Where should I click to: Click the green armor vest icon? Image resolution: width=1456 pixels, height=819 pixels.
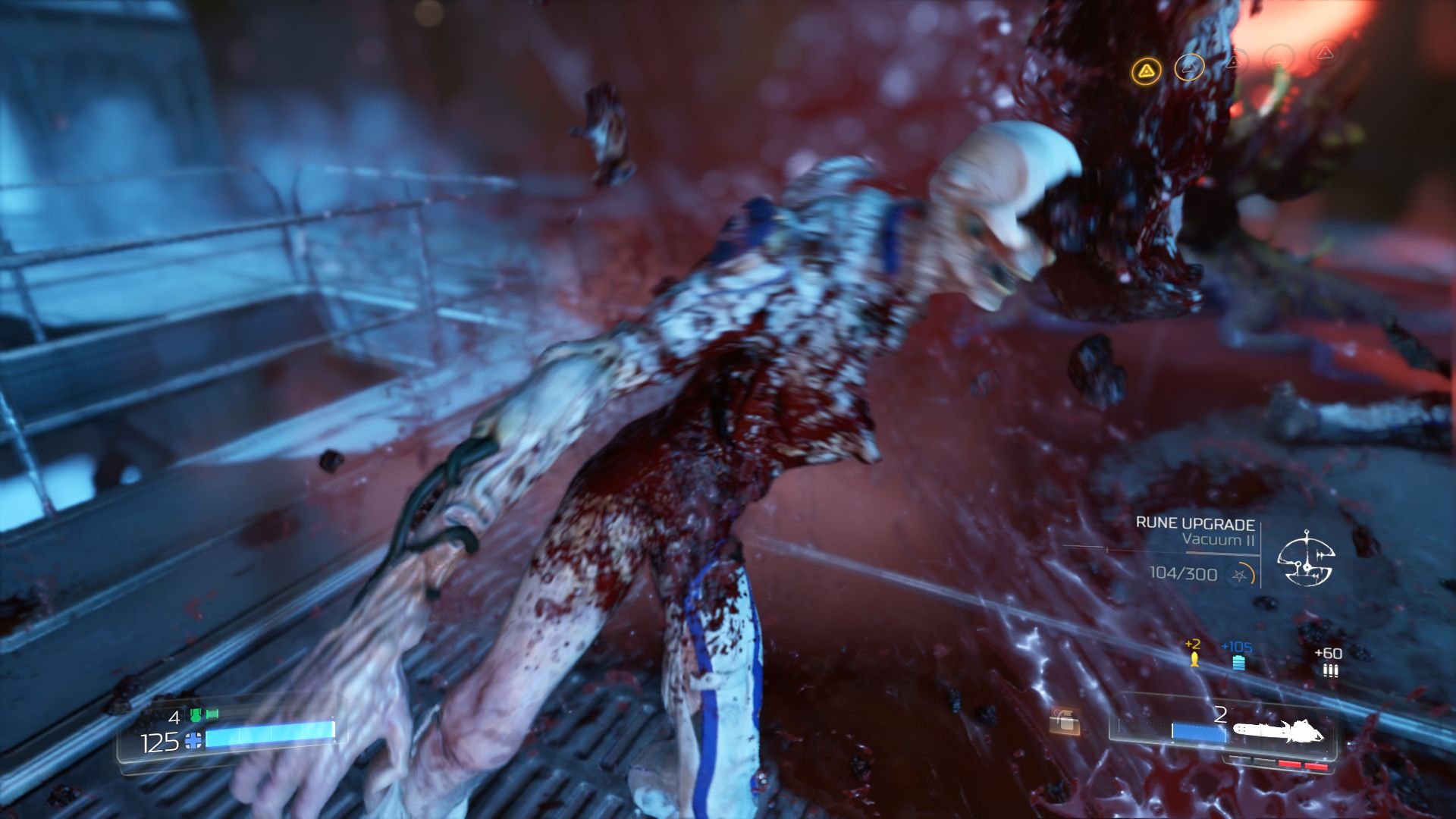tap(196, 715)
